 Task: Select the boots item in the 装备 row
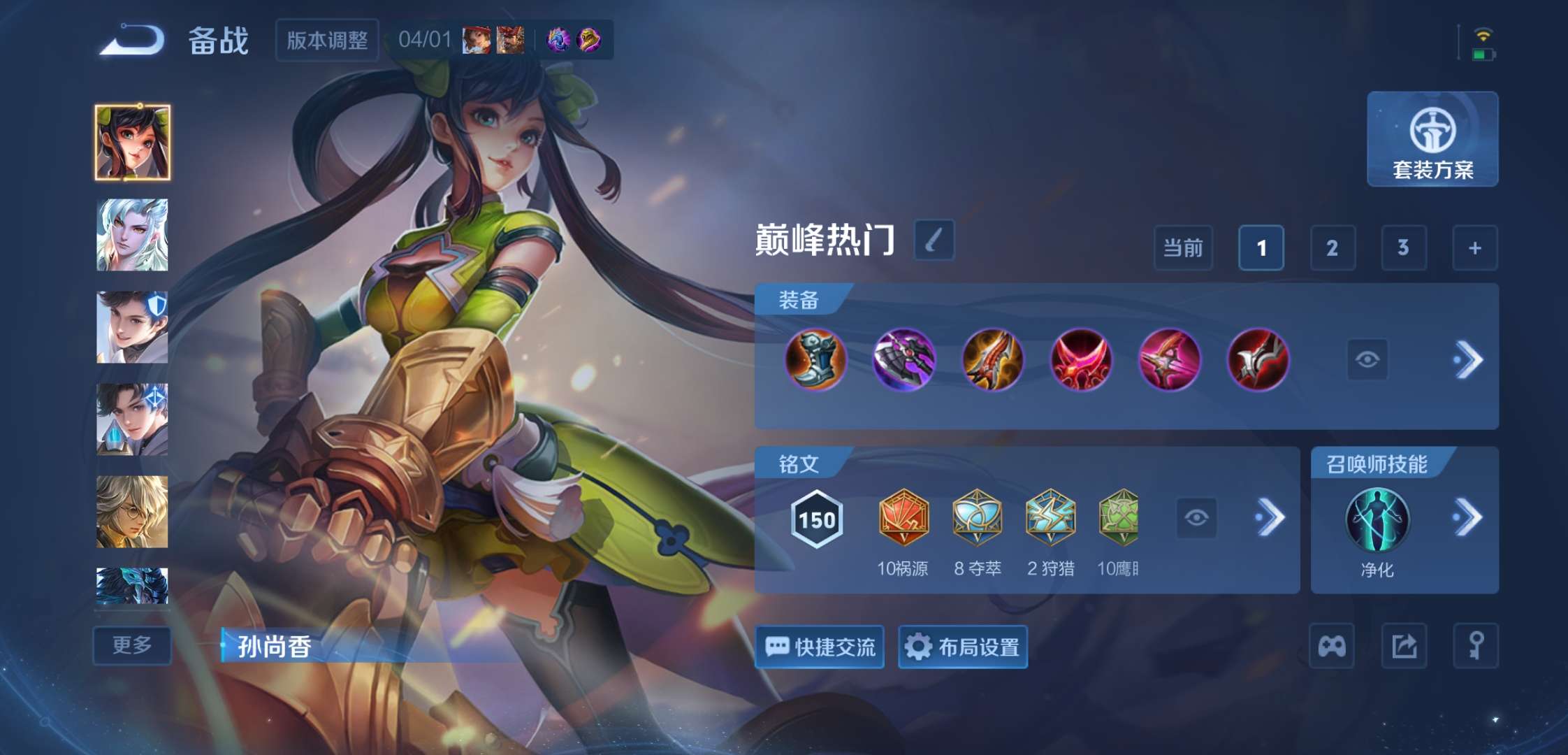[x=816, y=359]
